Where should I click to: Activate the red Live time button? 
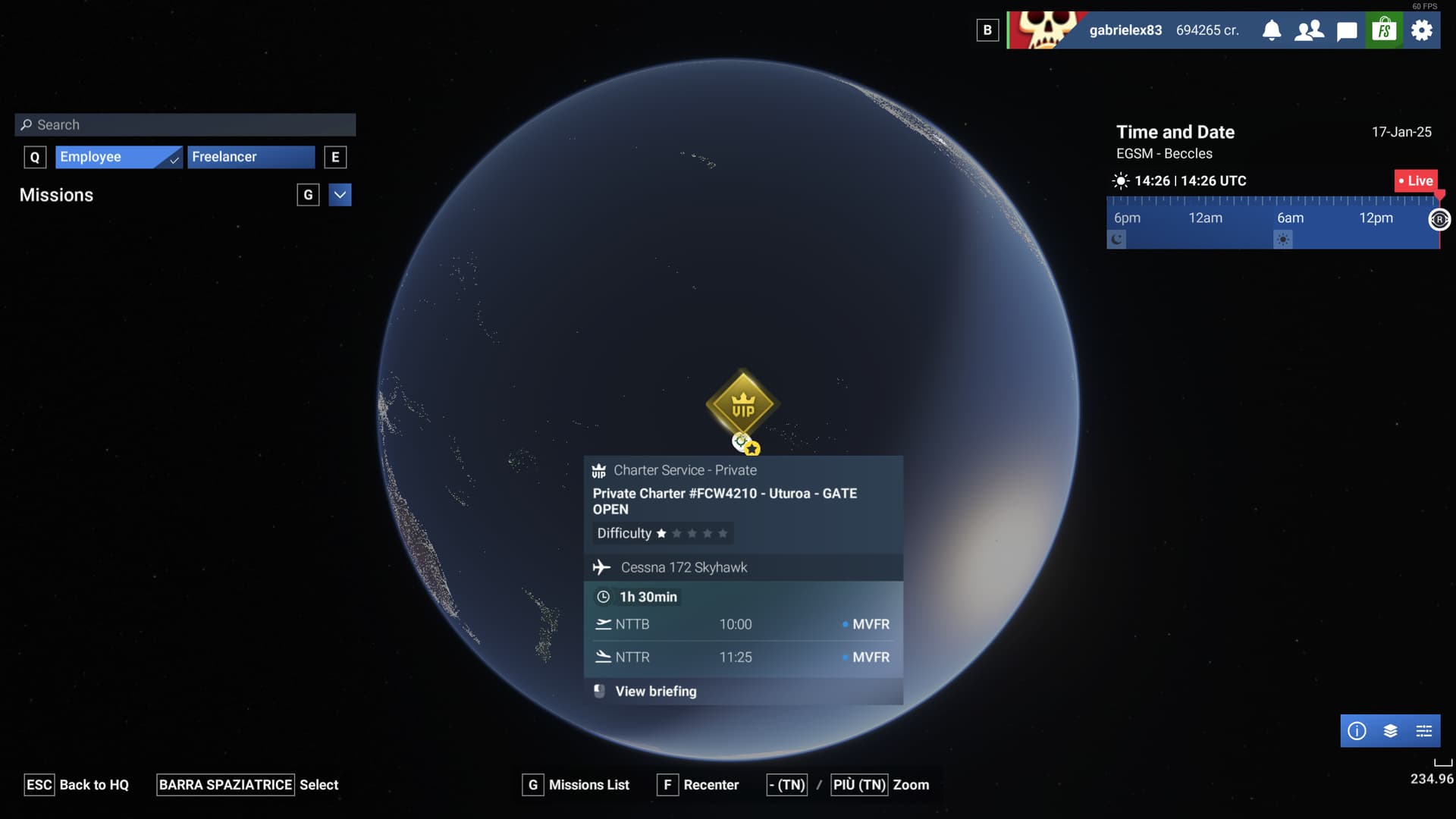coord(1415,180)
